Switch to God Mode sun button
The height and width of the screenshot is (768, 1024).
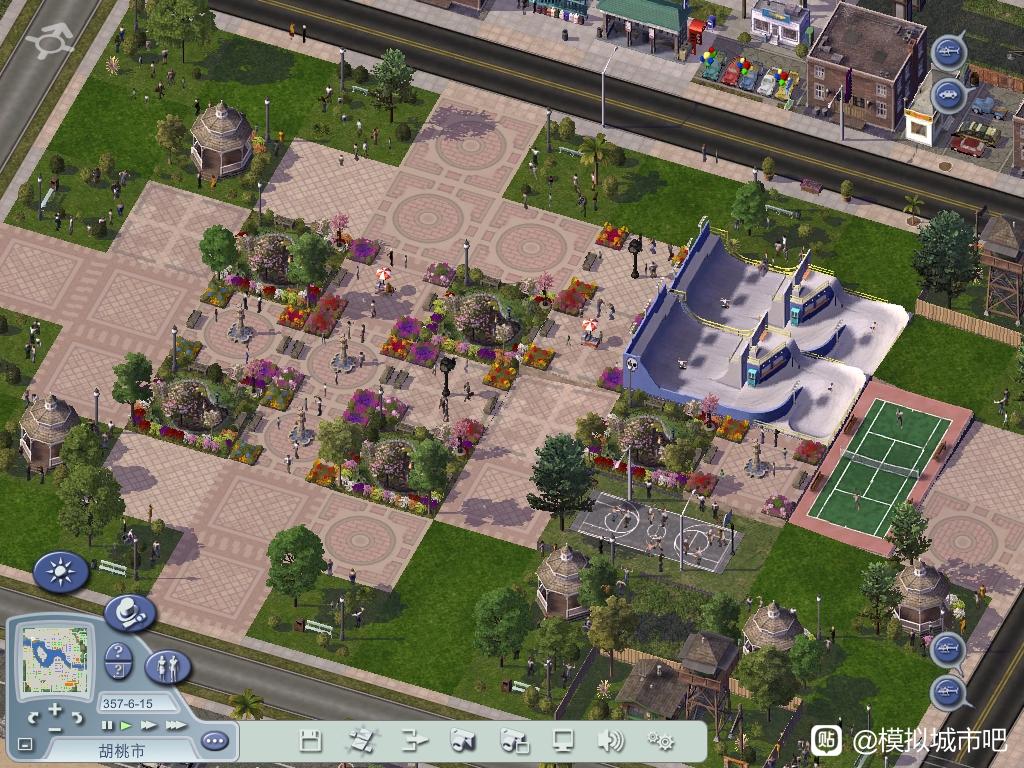coord(61,572)
